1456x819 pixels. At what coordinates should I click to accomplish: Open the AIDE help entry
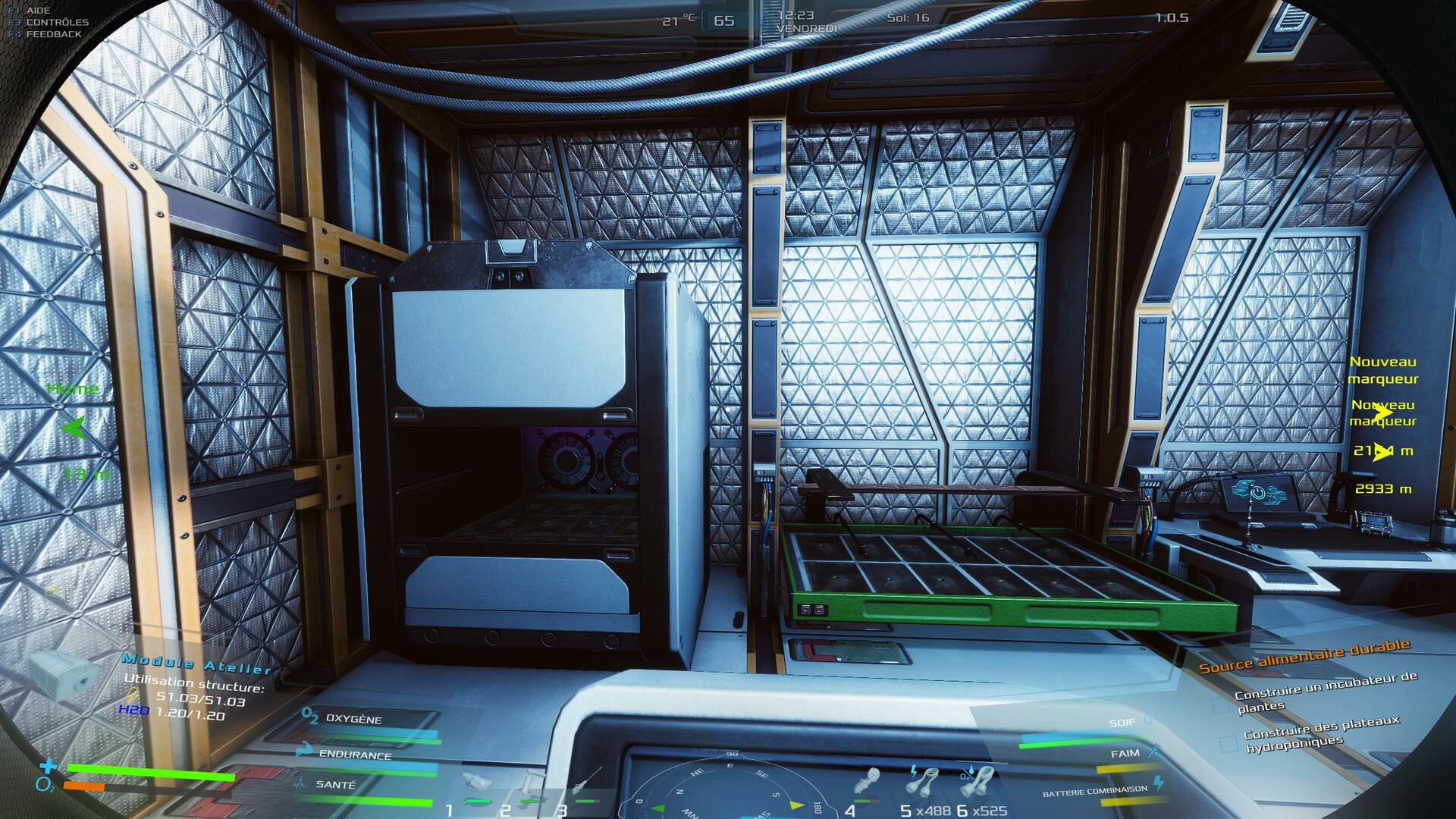tap(38, 11)
